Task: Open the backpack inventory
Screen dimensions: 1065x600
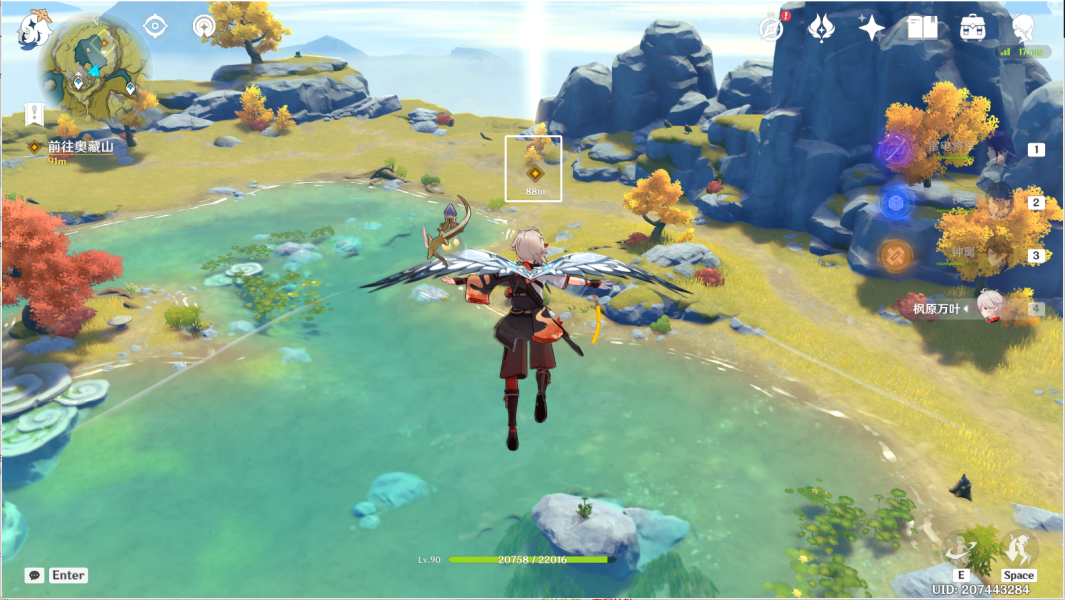Action: [x=971, y=28]
